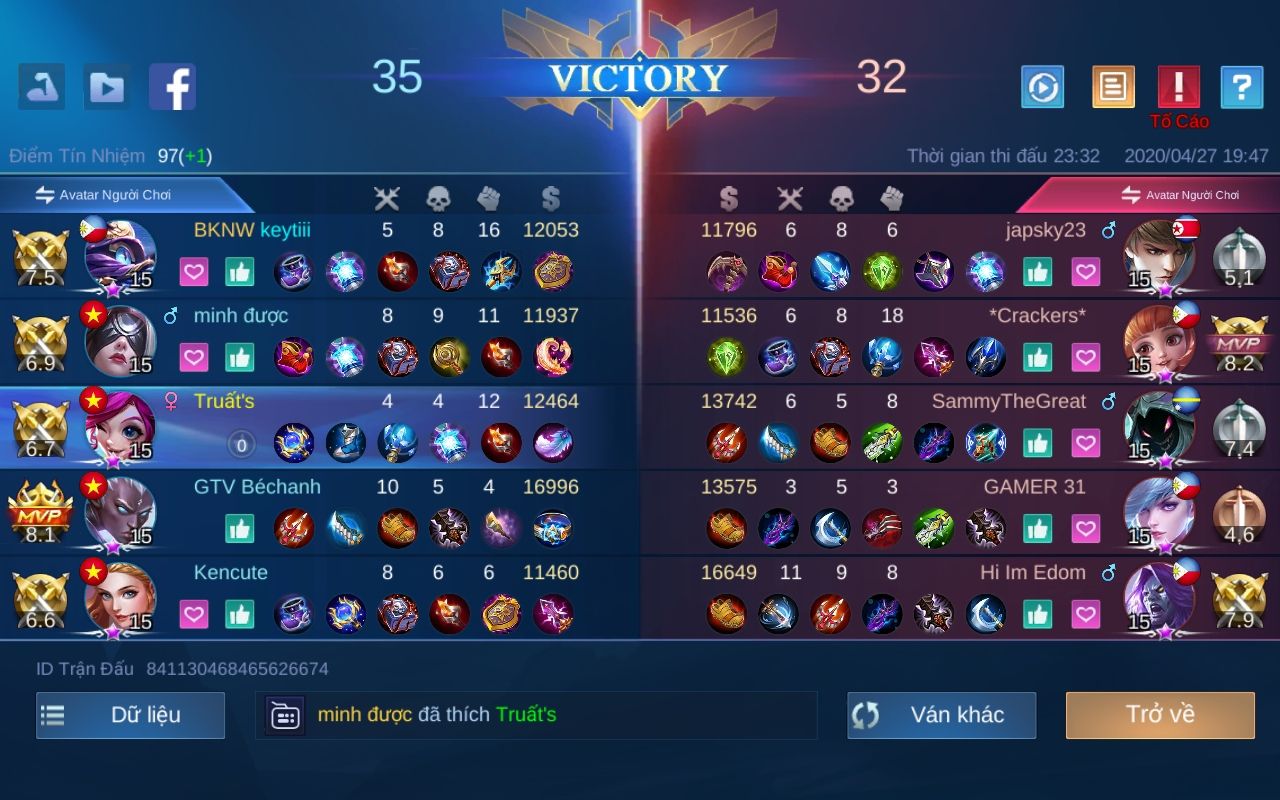Start another match with Ván khác
The width and height of the screenshot is (1280, 800).
[941, 715]
